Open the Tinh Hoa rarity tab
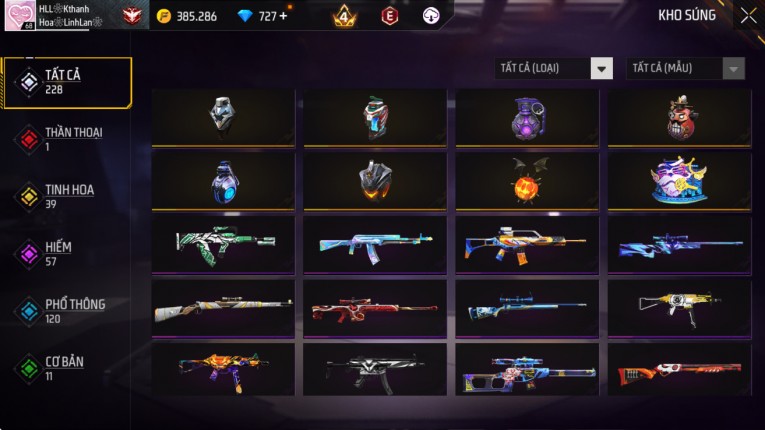Screen dimensions: 765x430 tap(67, 196)
